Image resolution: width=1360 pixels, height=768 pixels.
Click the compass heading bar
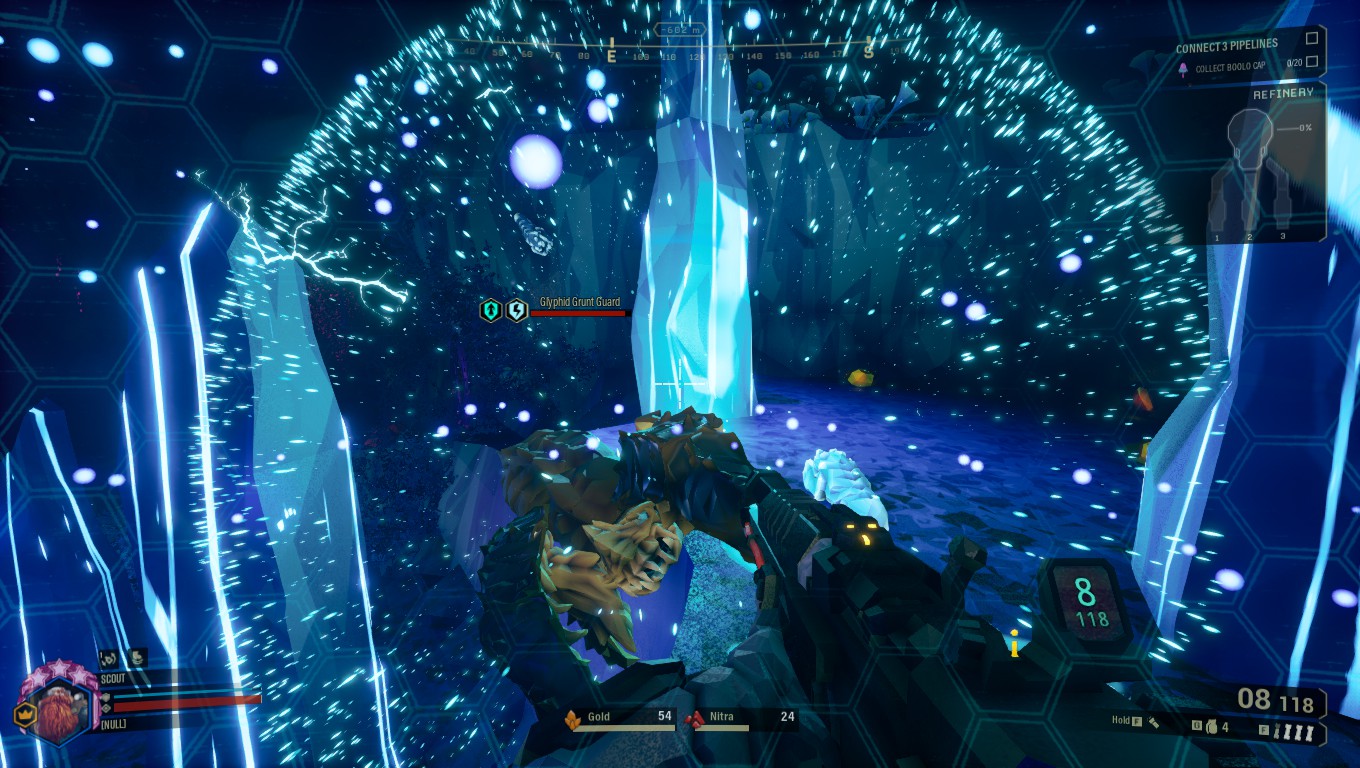(x=665, y=50)
